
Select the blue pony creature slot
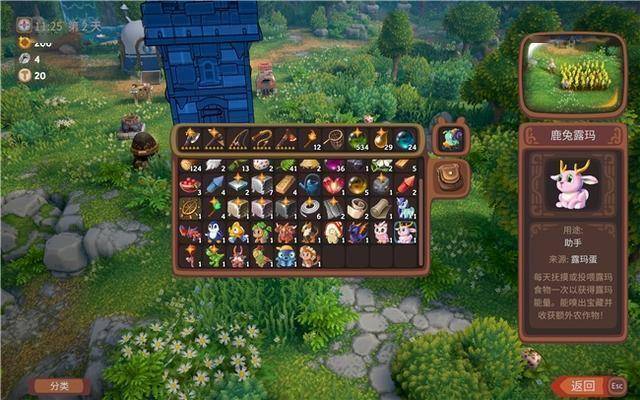point(404,208)
